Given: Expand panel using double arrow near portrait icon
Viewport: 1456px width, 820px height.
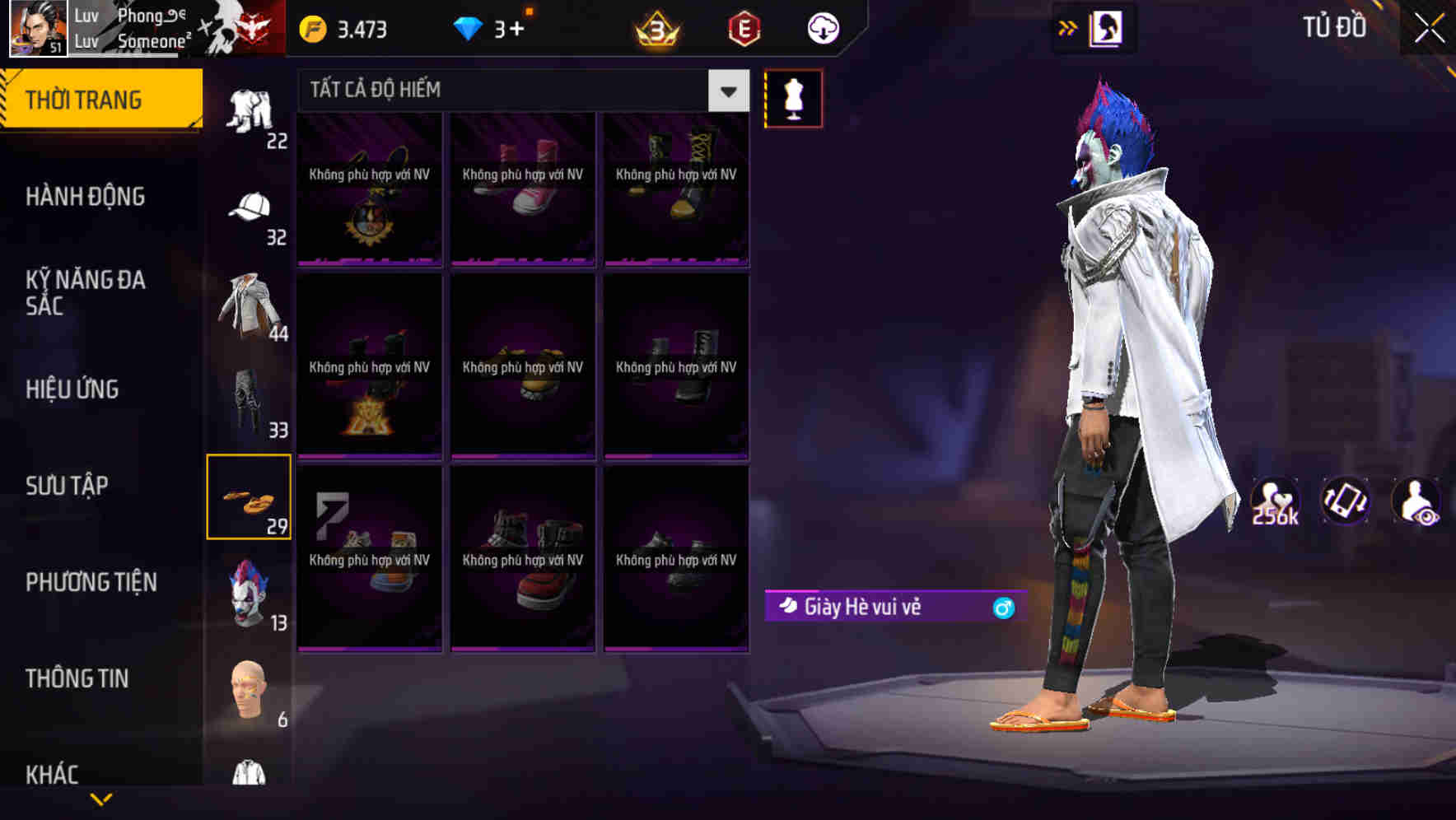Looking at the screenshot, I should (x=1067, y=26).
